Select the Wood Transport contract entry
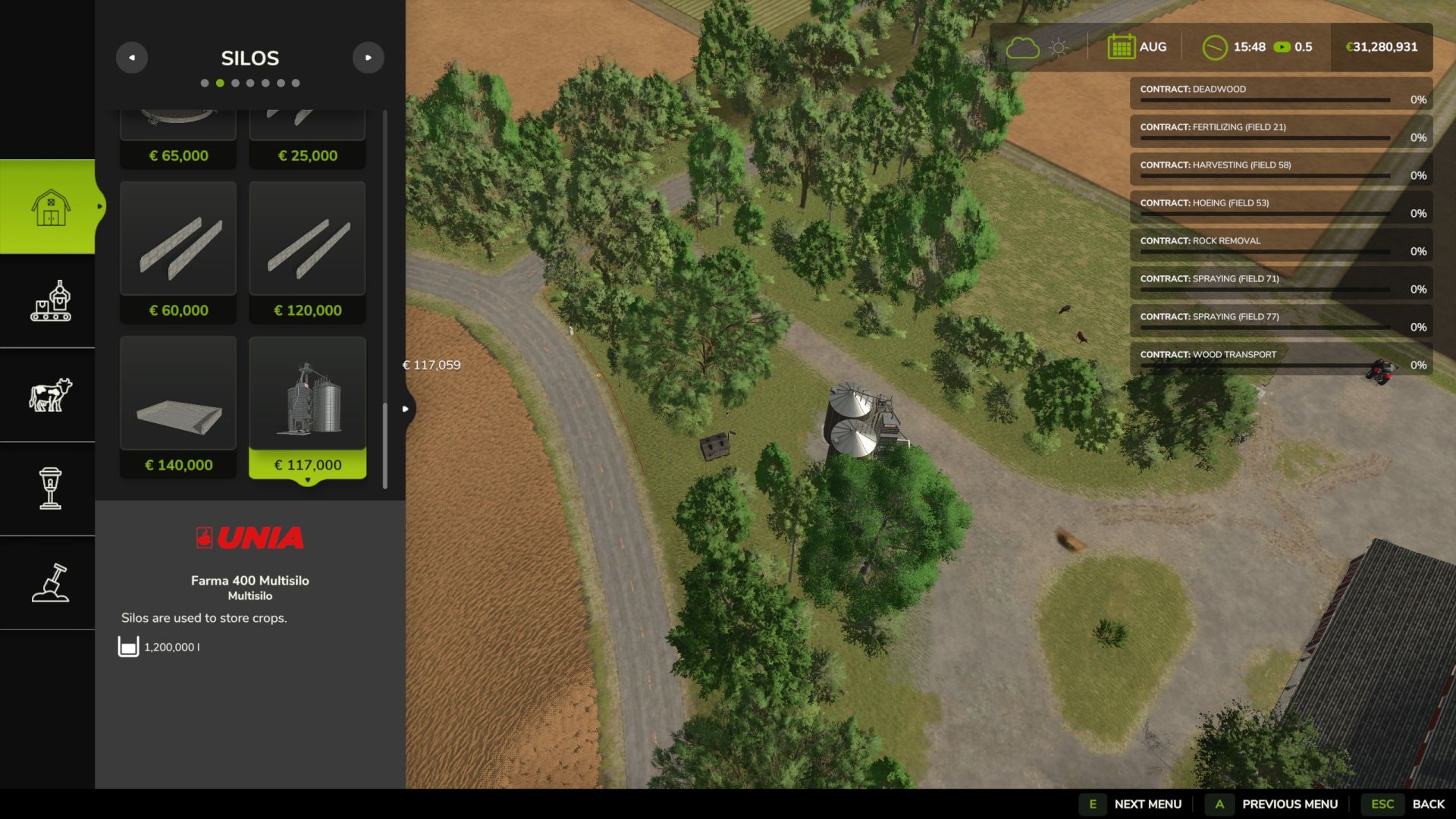Screen dimensions: 1456x819 pyautogui.click(x=1280, y=359)
